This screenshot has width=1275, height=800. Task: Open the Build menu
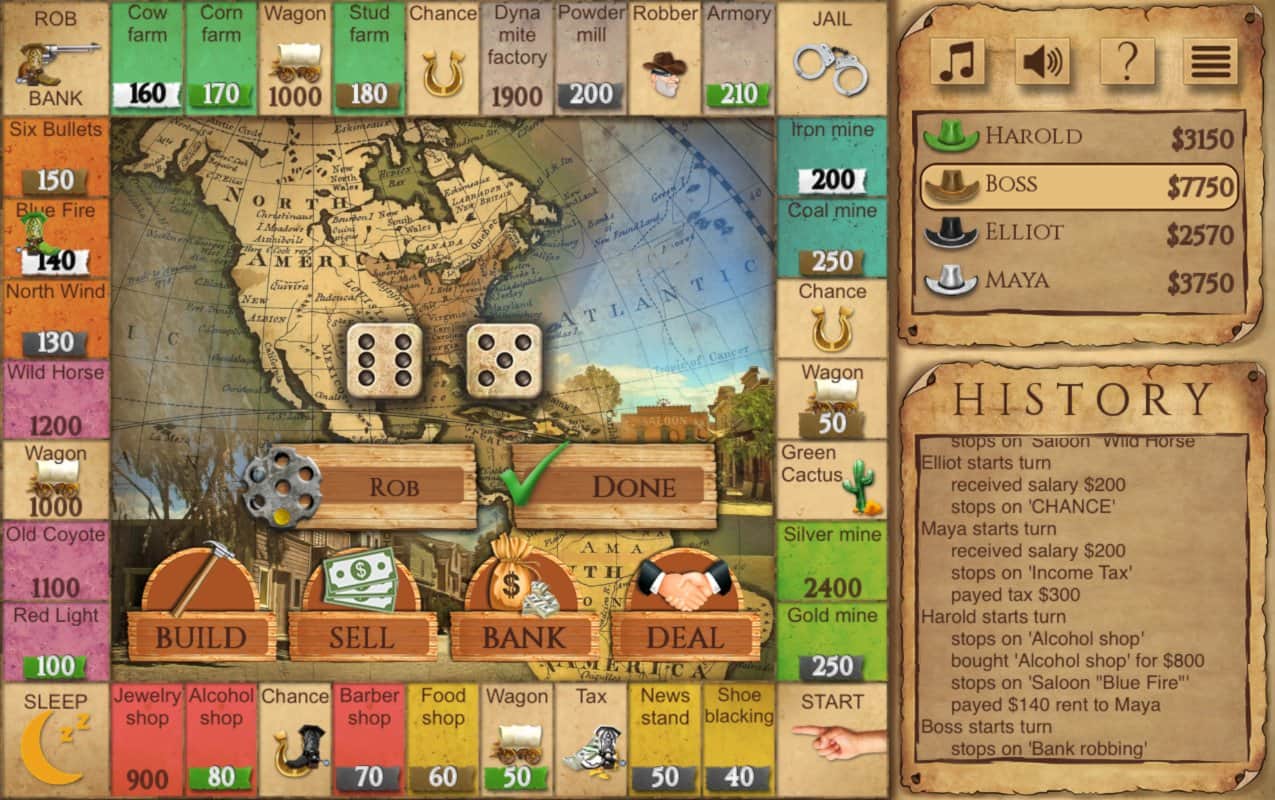click(201, 636)
